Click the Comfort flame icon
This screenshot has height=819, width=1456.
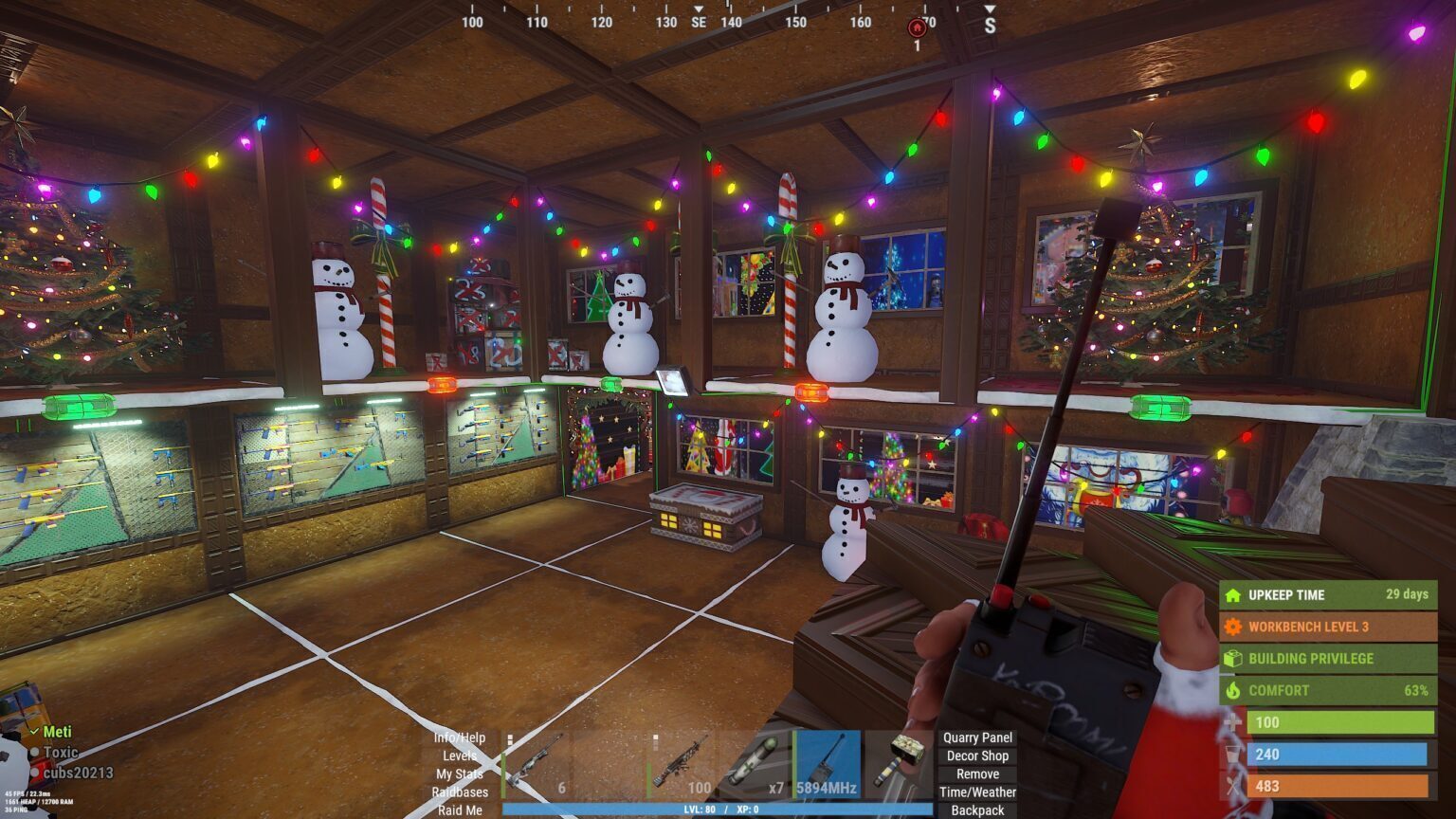click(1231, 690)
